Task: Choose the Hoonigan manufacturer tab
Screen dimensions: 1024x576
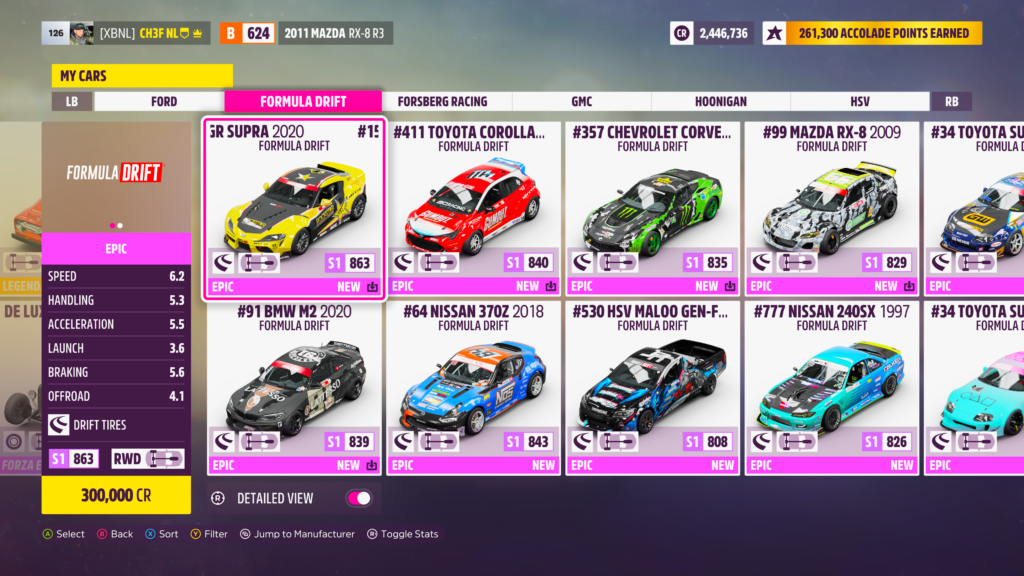Action: point(720,101)
